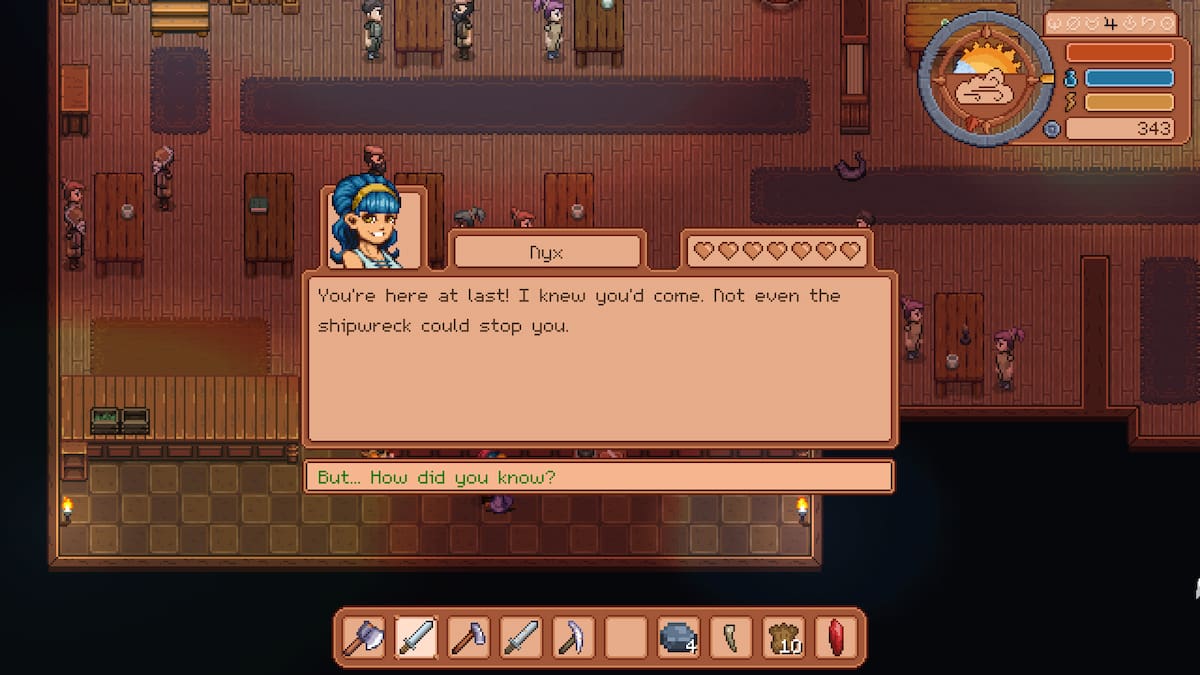Equip the small hatchet from the hotbar
Viewport: 1200px width, 675px height.
click(x=469, y=637)
